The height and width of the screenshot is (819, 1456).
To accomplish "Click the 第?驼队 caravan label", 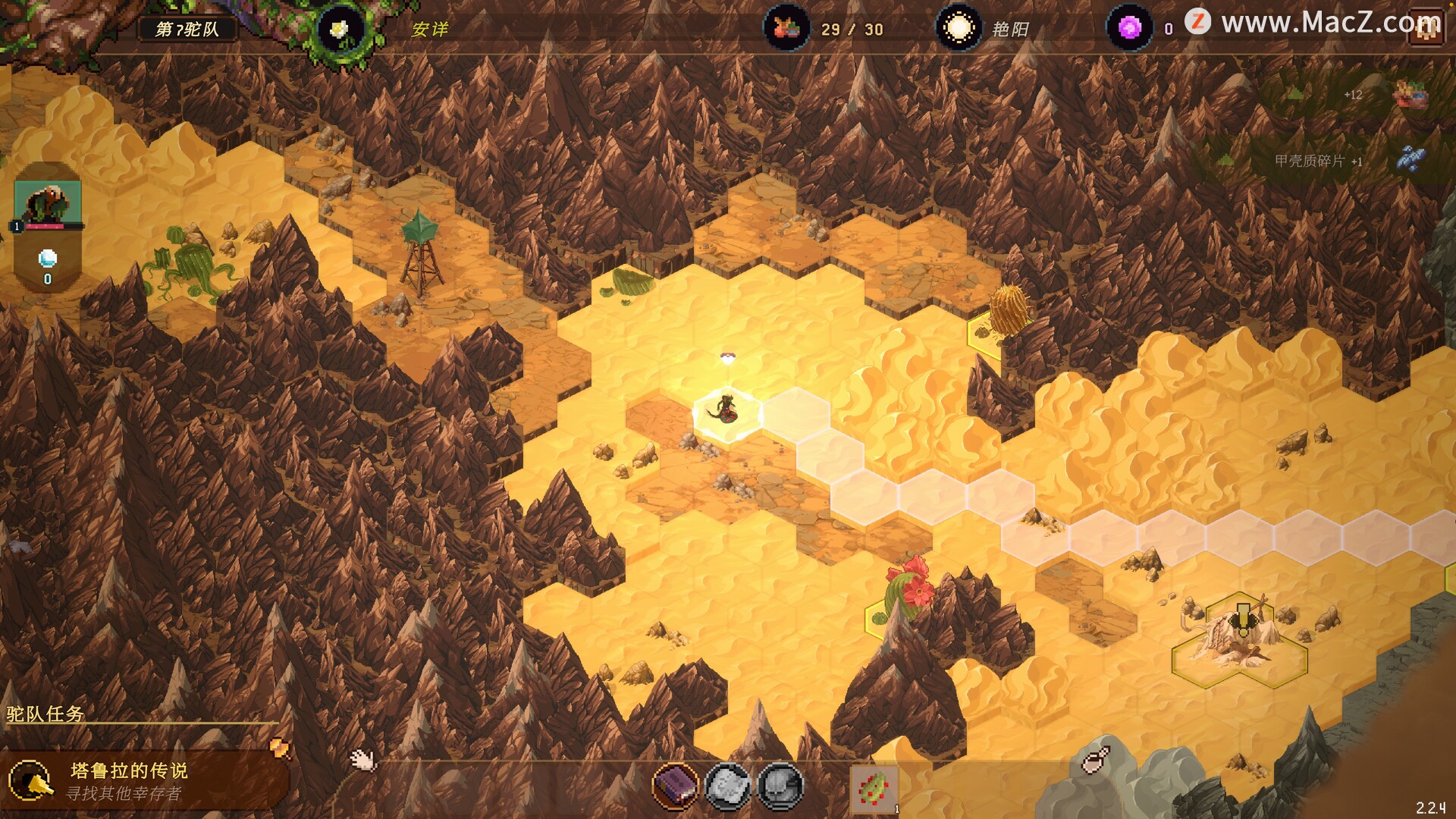I will pos(187,30).
